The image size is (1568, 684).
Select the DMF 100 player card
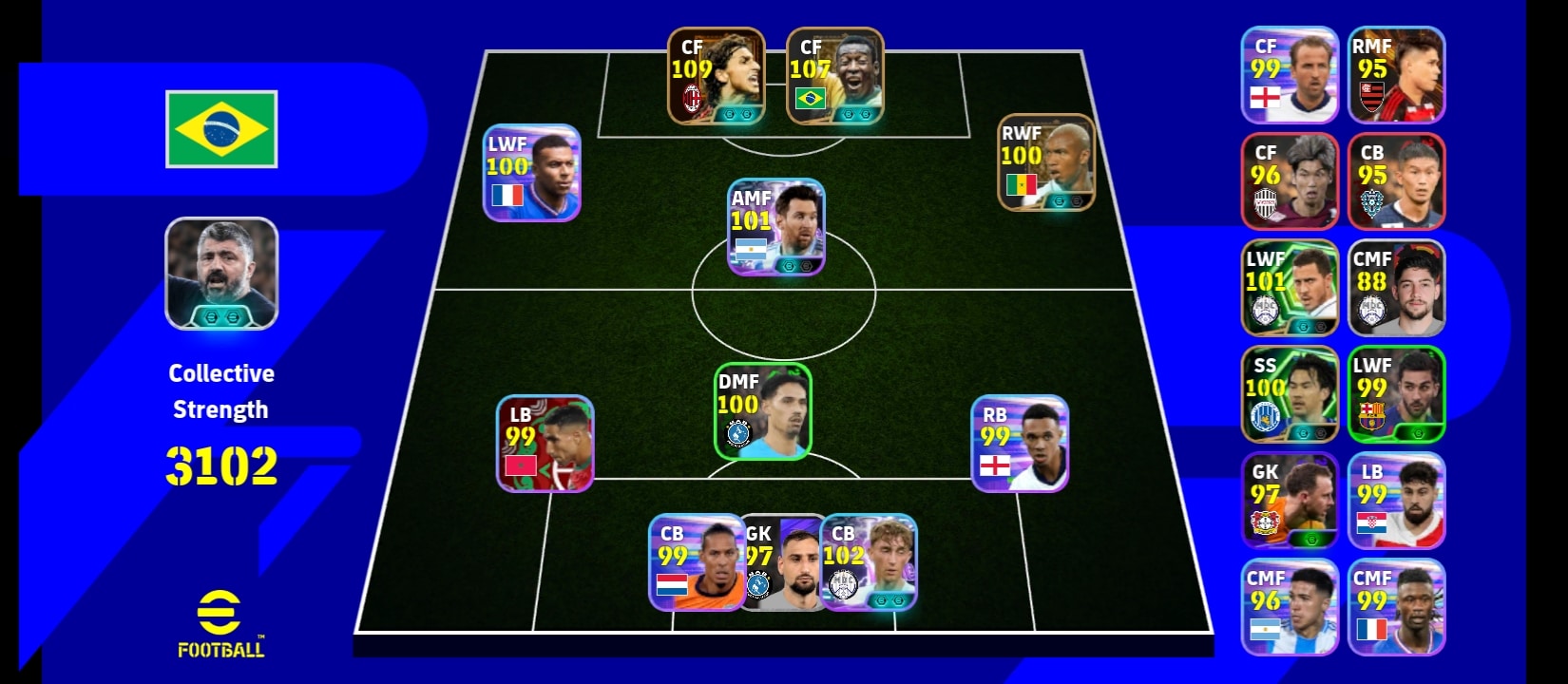coord(762,411)
